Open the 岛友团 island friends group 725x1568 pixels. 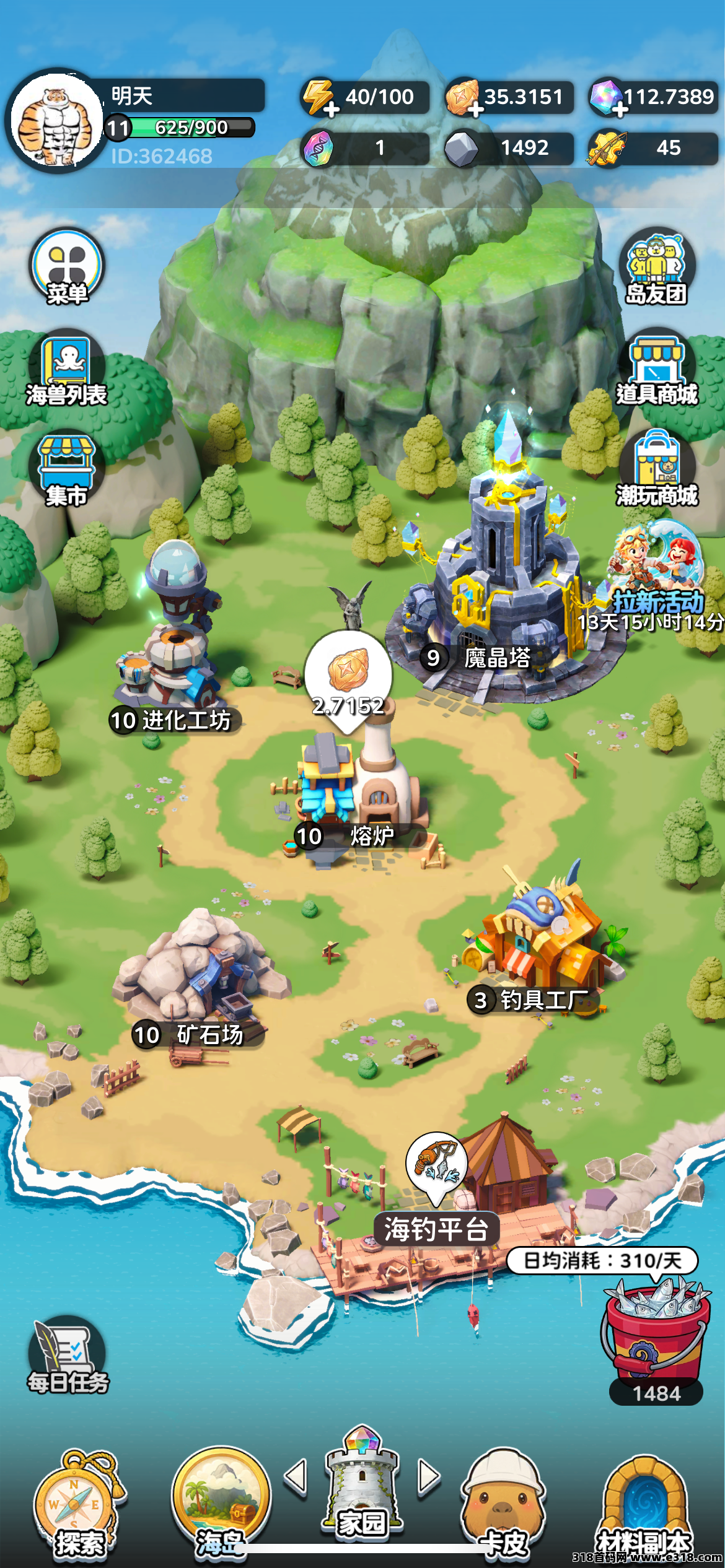tap(656, 268)
